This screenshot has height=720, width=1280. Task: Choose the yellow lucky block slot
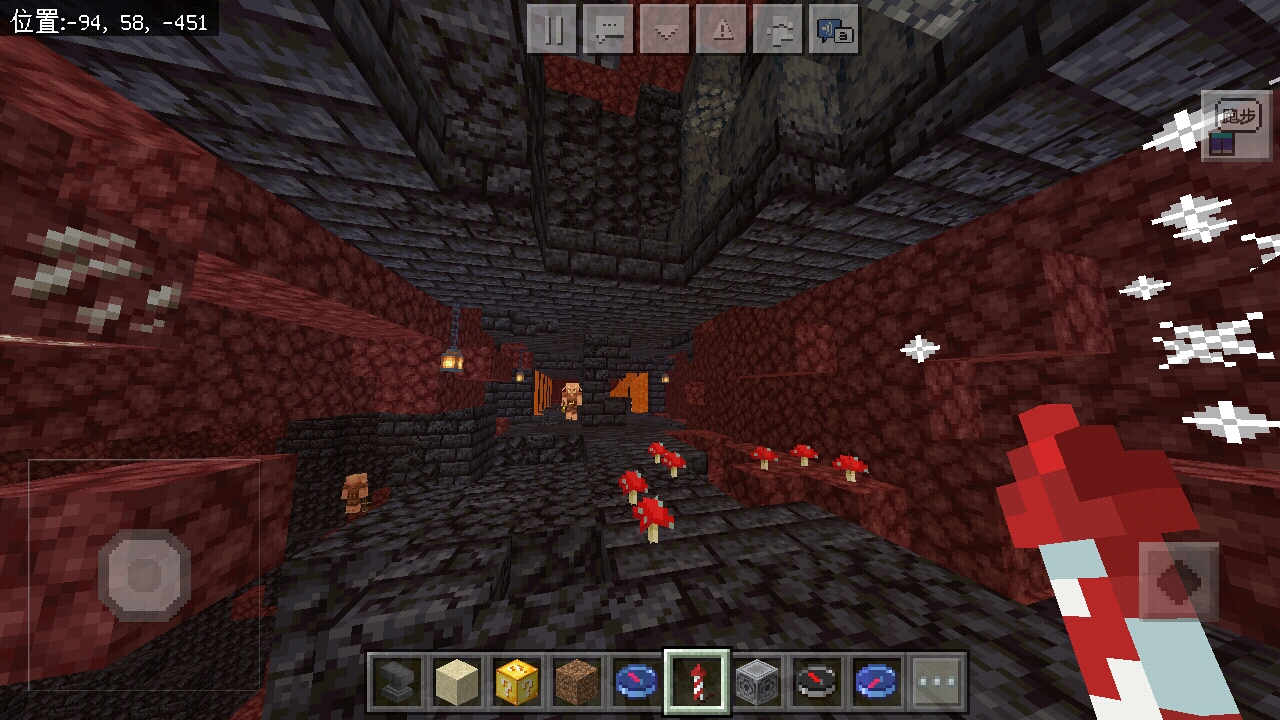[516, 683]
